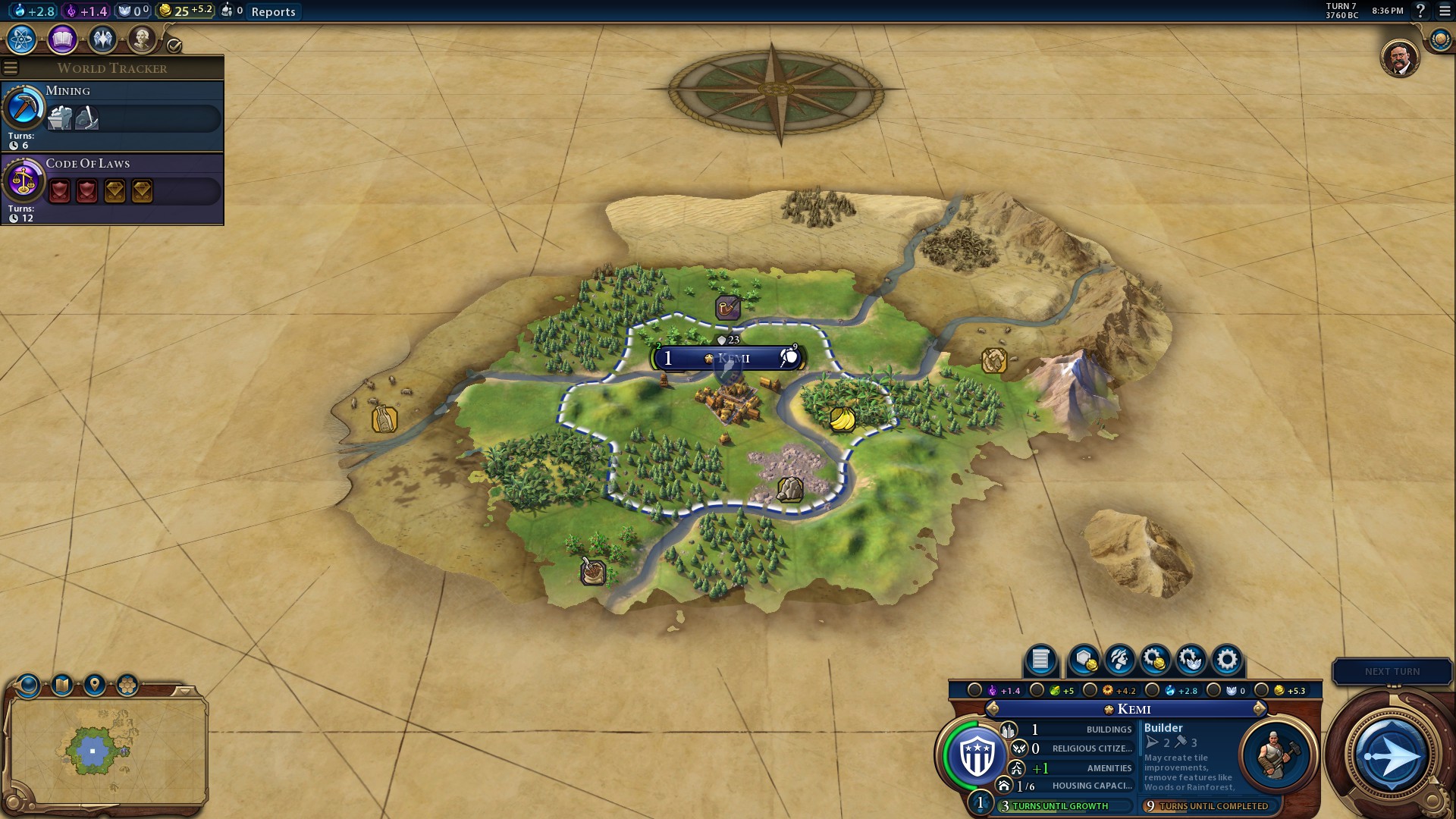1456x819 pixels.
Task: Open the Reports screen
Action: point(274,11)
